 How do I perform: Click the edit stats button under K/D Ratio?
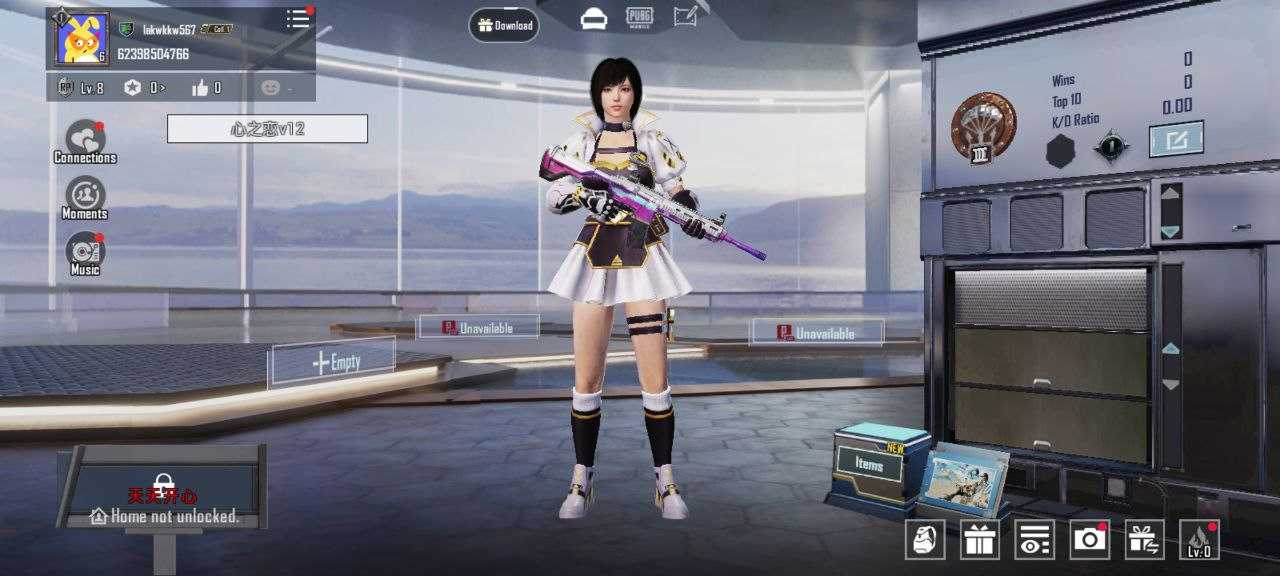click(x=1175, y=139)
